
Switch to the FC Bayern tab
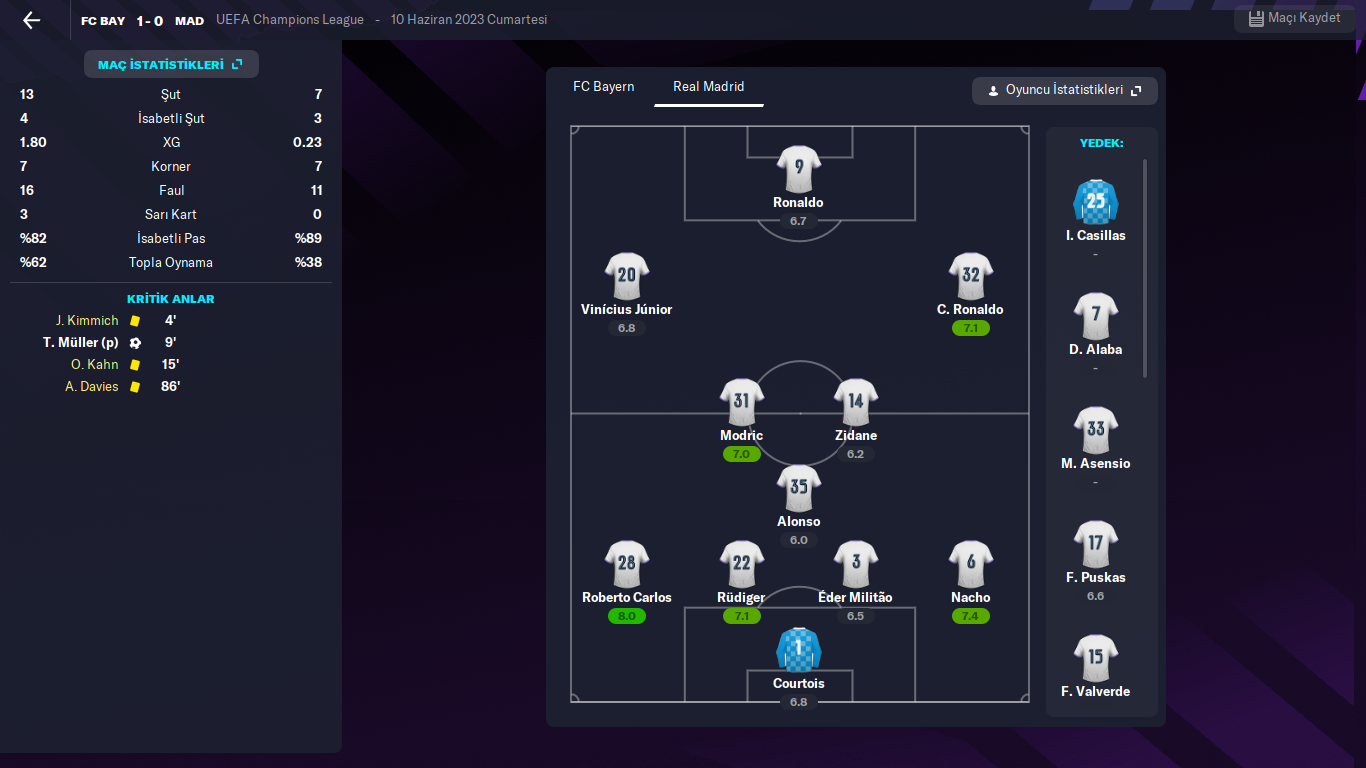(x=603, y=87)
